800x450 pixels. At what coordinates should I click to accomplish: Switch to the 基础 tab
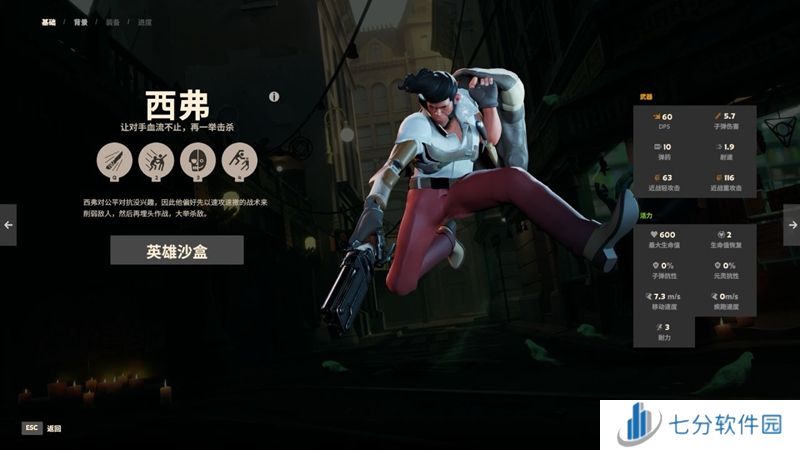pyautogui.click(x=48, y=20)
